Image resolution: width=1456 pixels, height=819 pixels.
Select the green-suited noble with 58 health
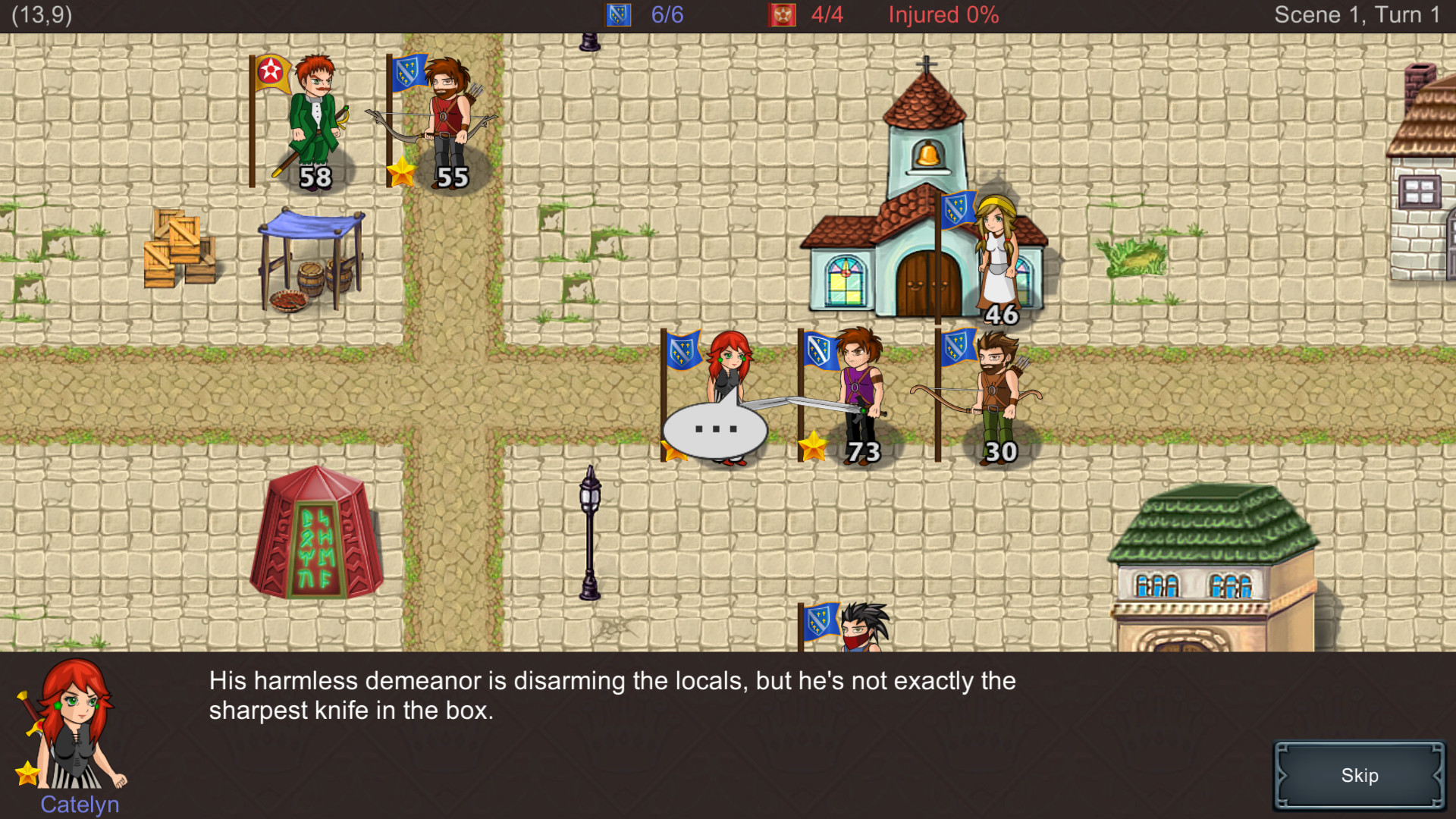(315, 121)
